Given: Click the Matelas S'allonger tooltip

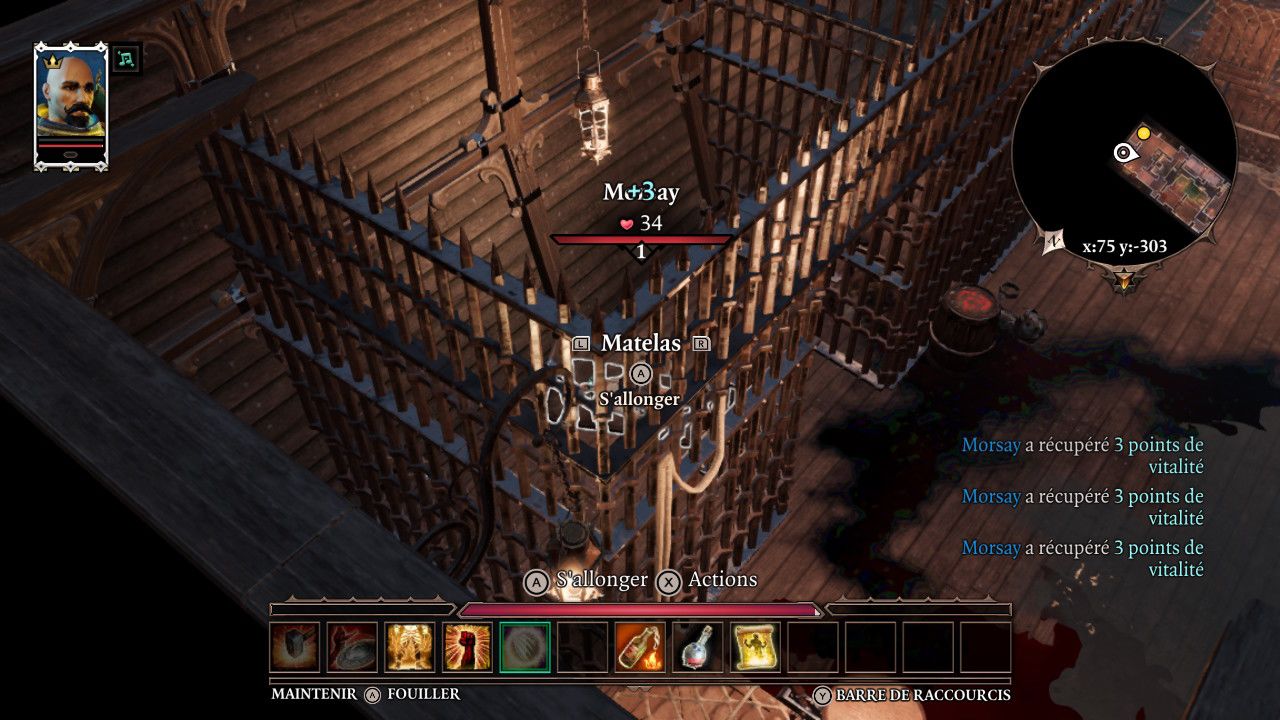Looking at the screenshot, I should [x=640, y=398].
